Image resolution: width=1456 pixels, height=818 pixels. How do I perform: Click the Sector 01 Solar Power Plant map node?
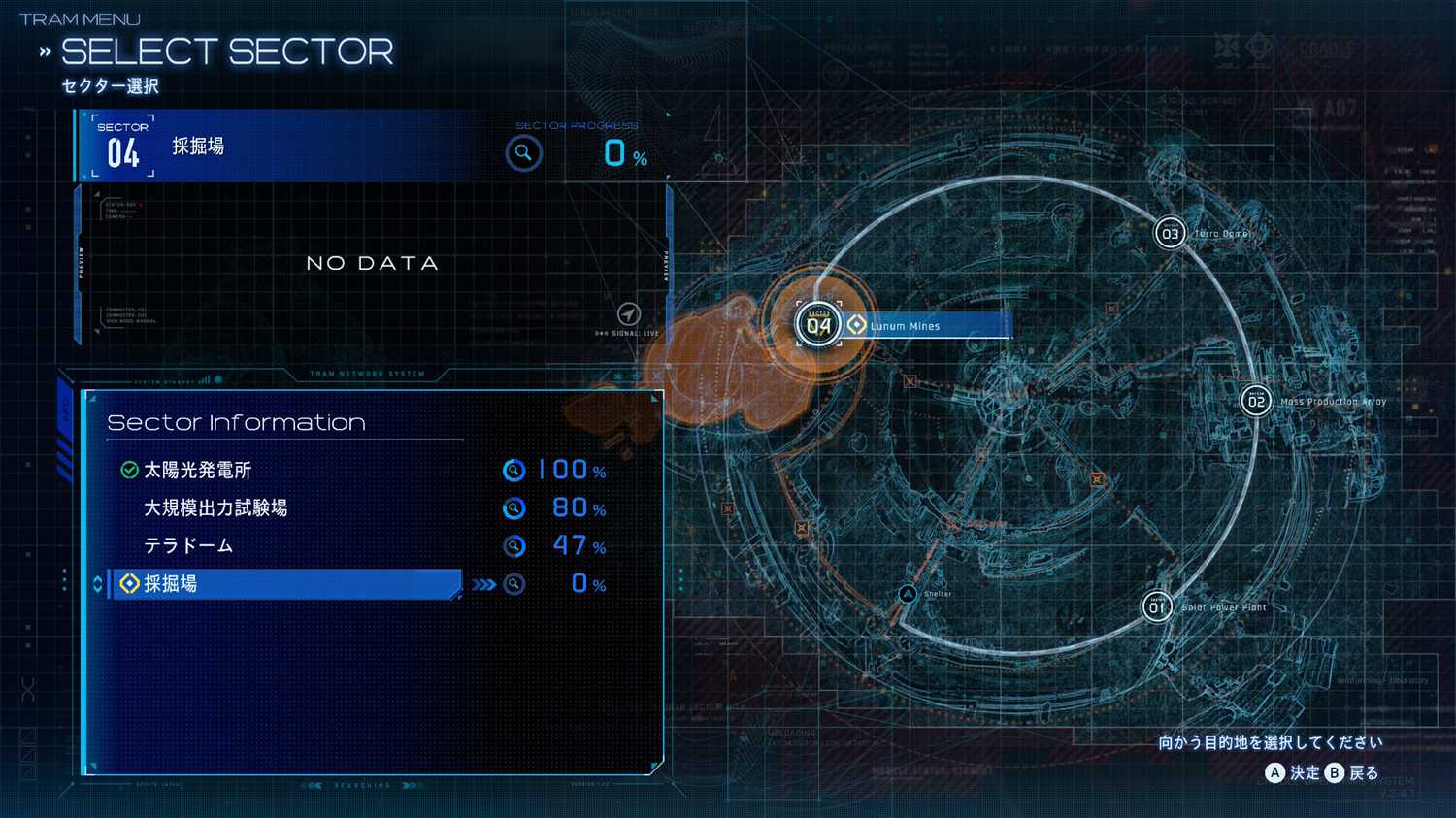[x=1156, y=607]
